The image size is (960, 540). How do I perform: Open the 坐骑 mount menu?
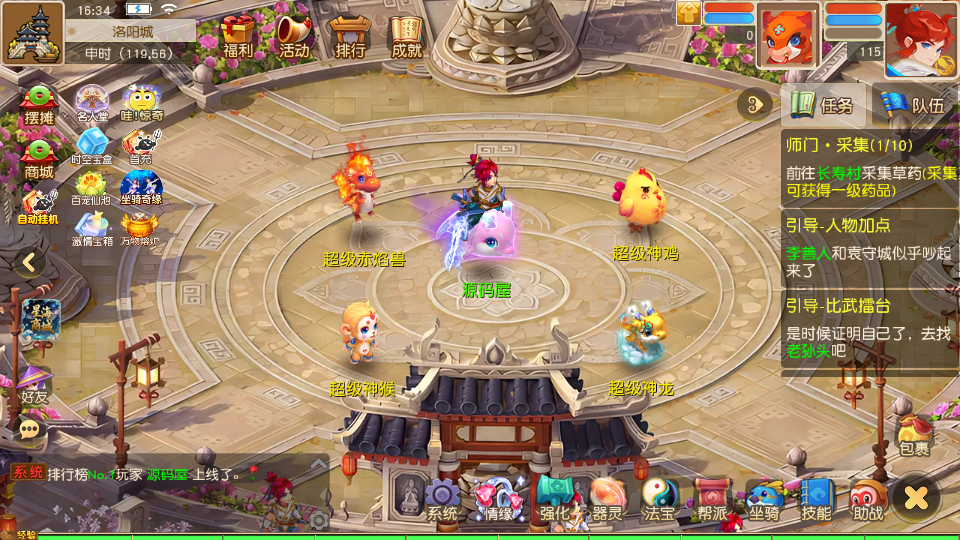point(764,498)
